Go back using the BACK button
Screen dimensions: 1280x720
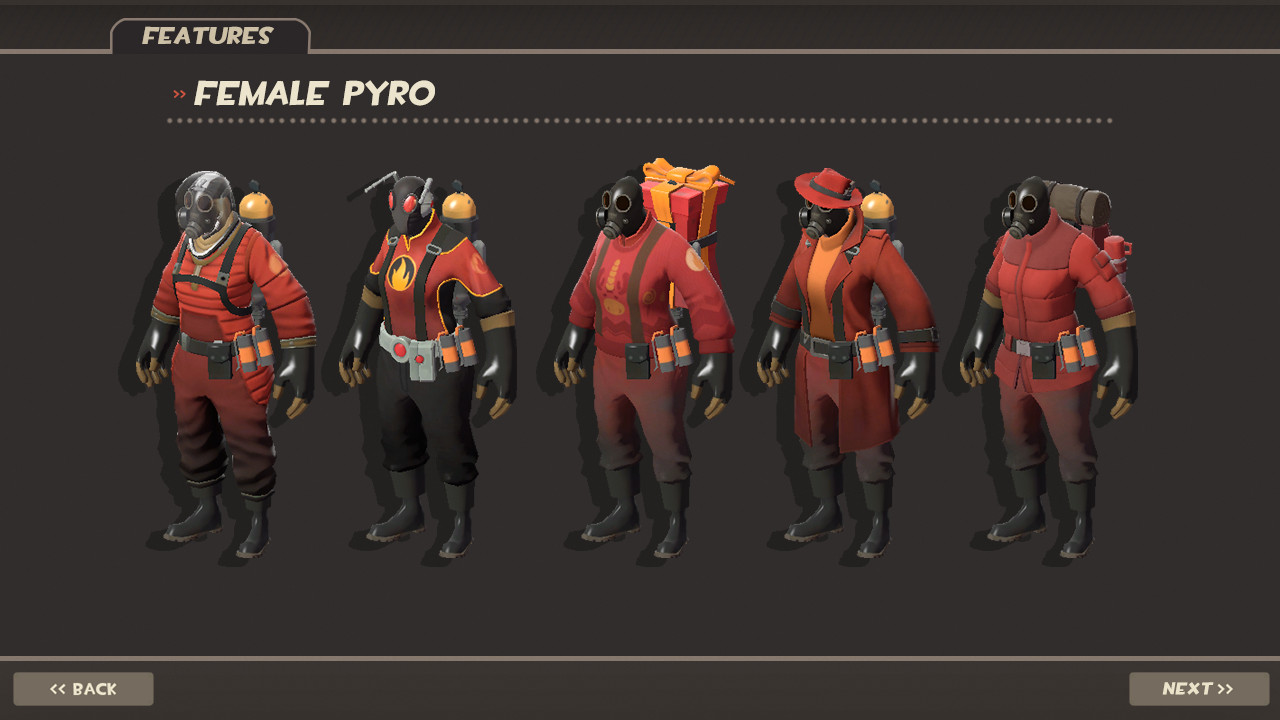(83, 688)
